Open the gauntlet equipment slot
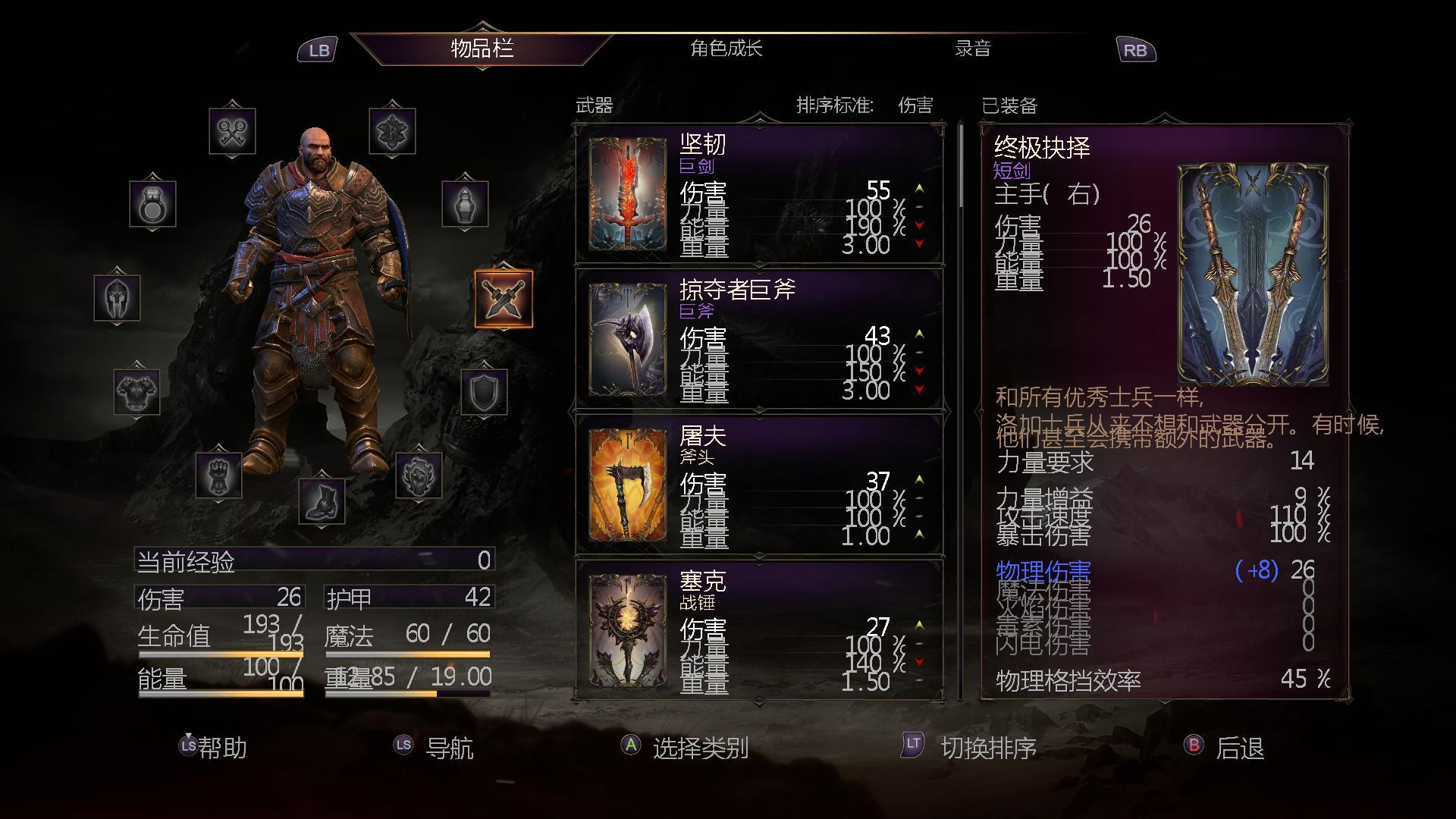The image size is (1456, 819). click(x=218, y=475)
